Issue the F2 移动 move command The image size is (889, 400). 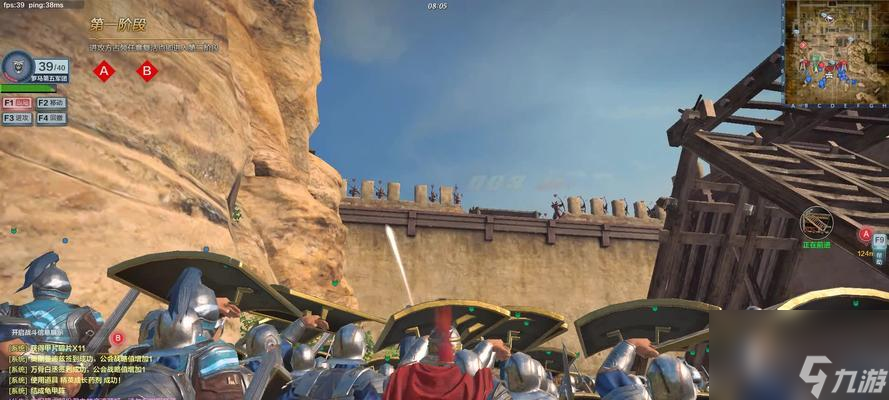tap(51, 103)
